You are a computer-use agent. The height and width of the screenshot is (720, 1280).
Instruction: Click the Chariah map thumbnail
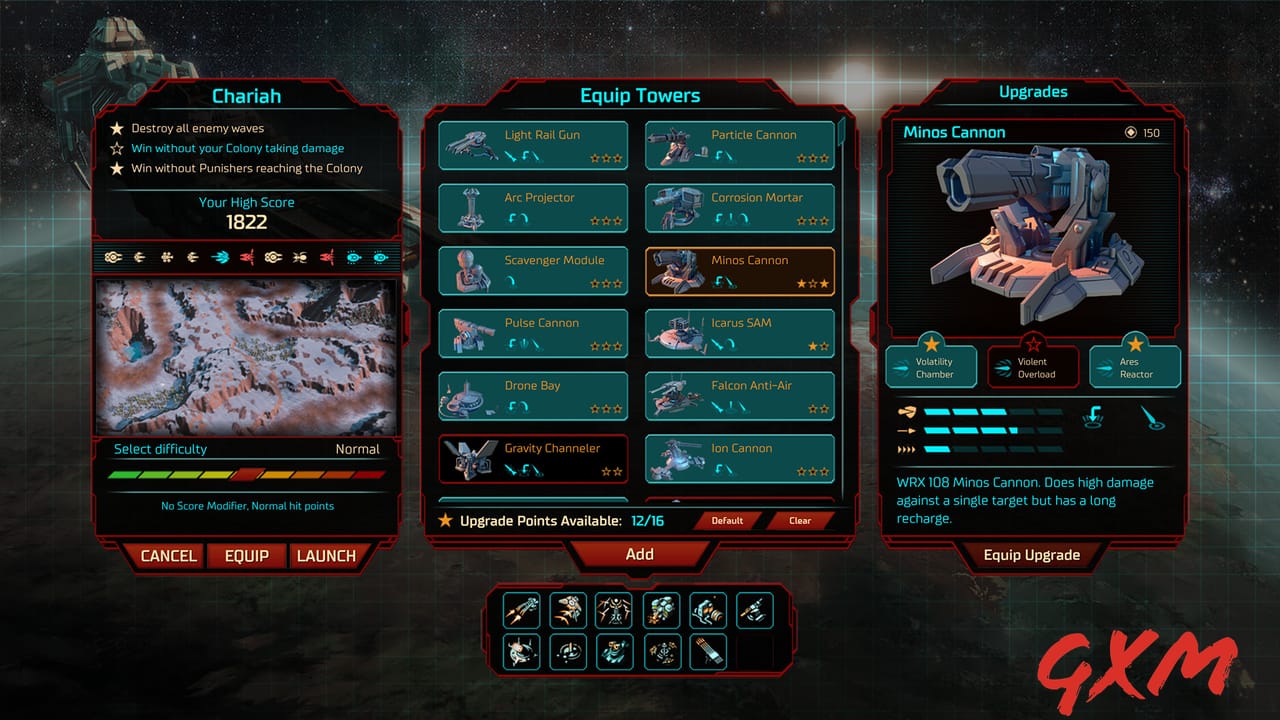(246, 355)
